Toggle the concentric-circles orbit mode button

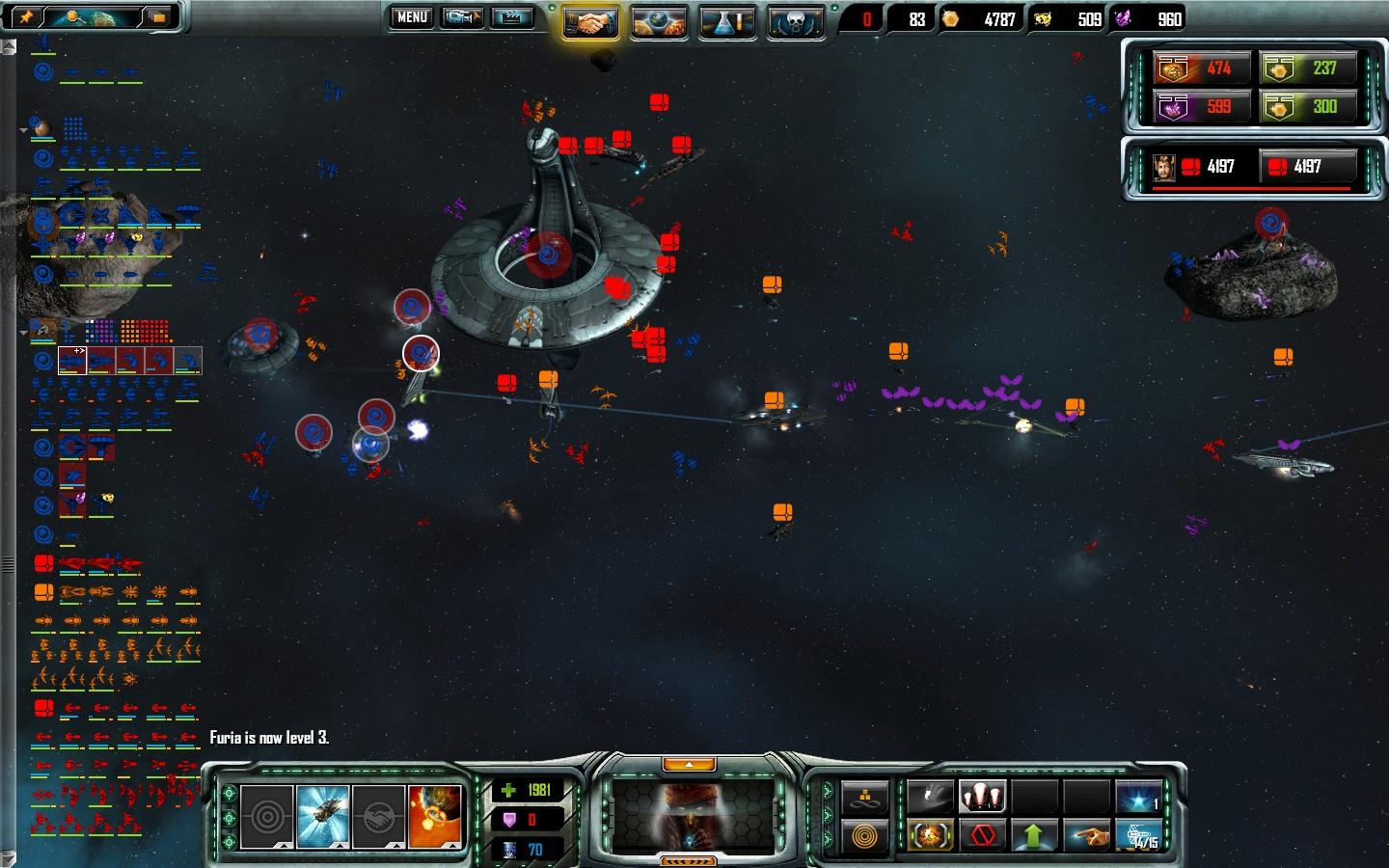tap(866, 834)
